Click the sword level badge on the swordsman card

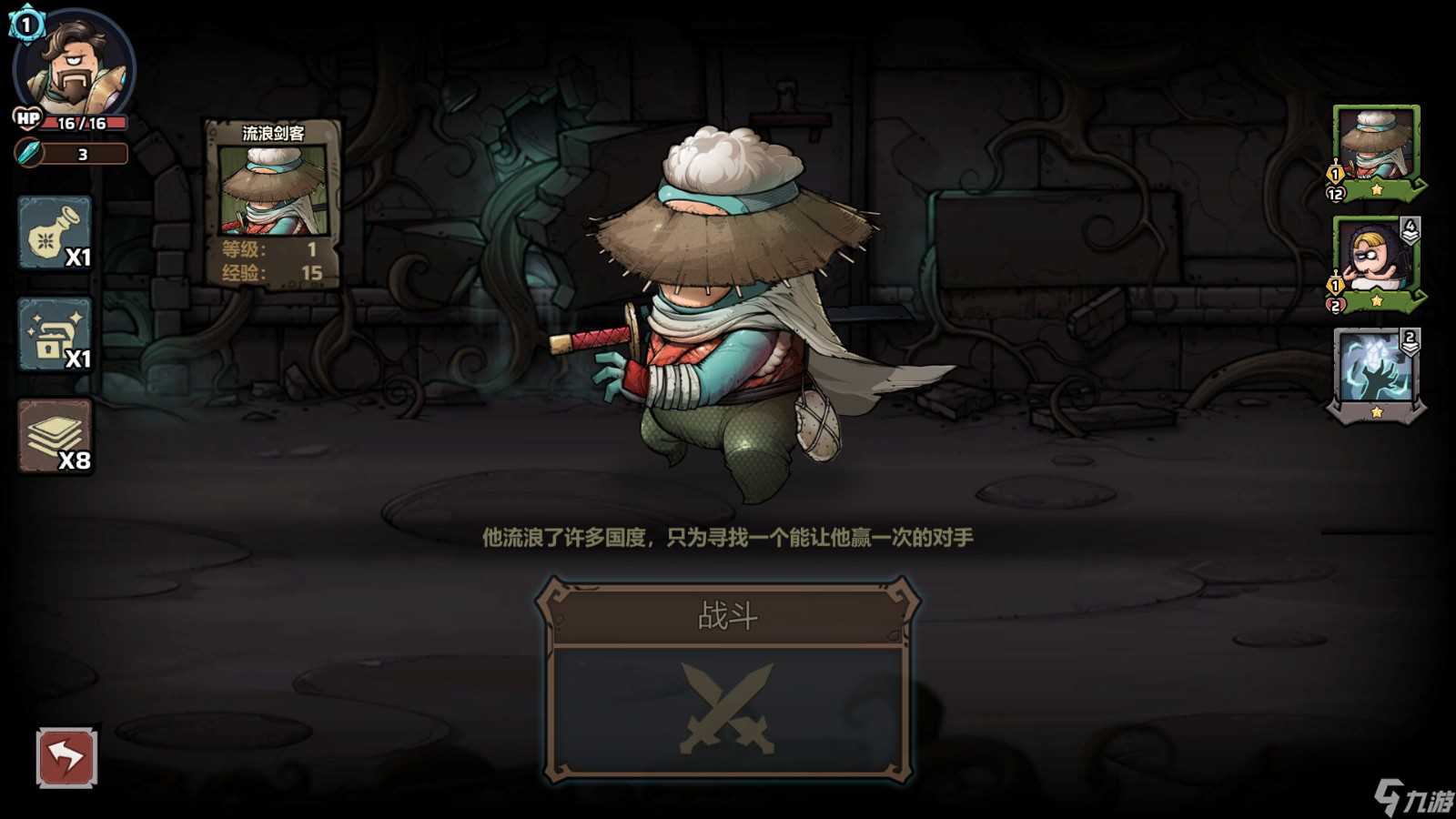[1334, 171]
